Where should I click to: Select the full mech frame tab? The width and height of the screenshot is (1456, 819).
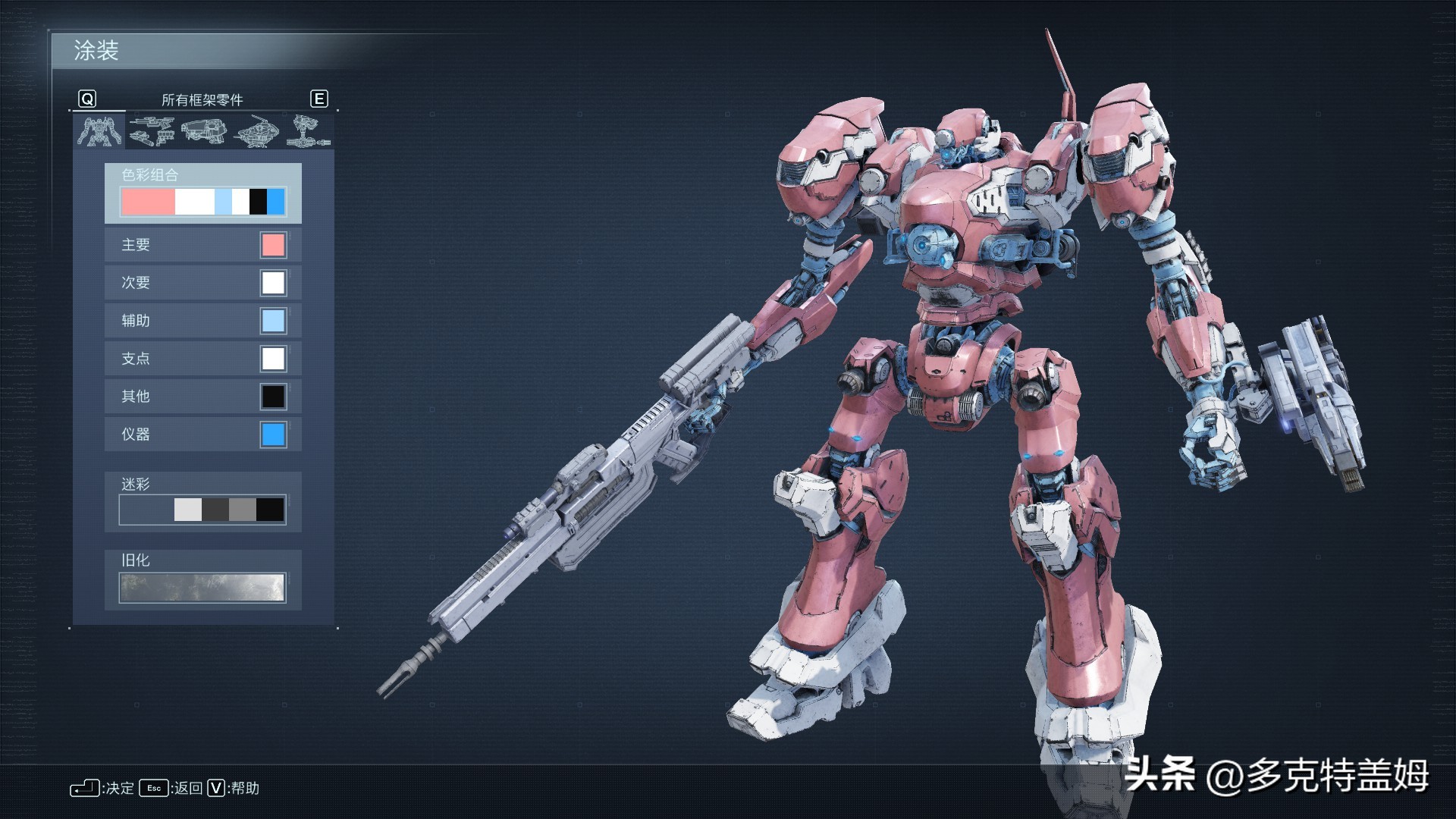pos(99,130)
